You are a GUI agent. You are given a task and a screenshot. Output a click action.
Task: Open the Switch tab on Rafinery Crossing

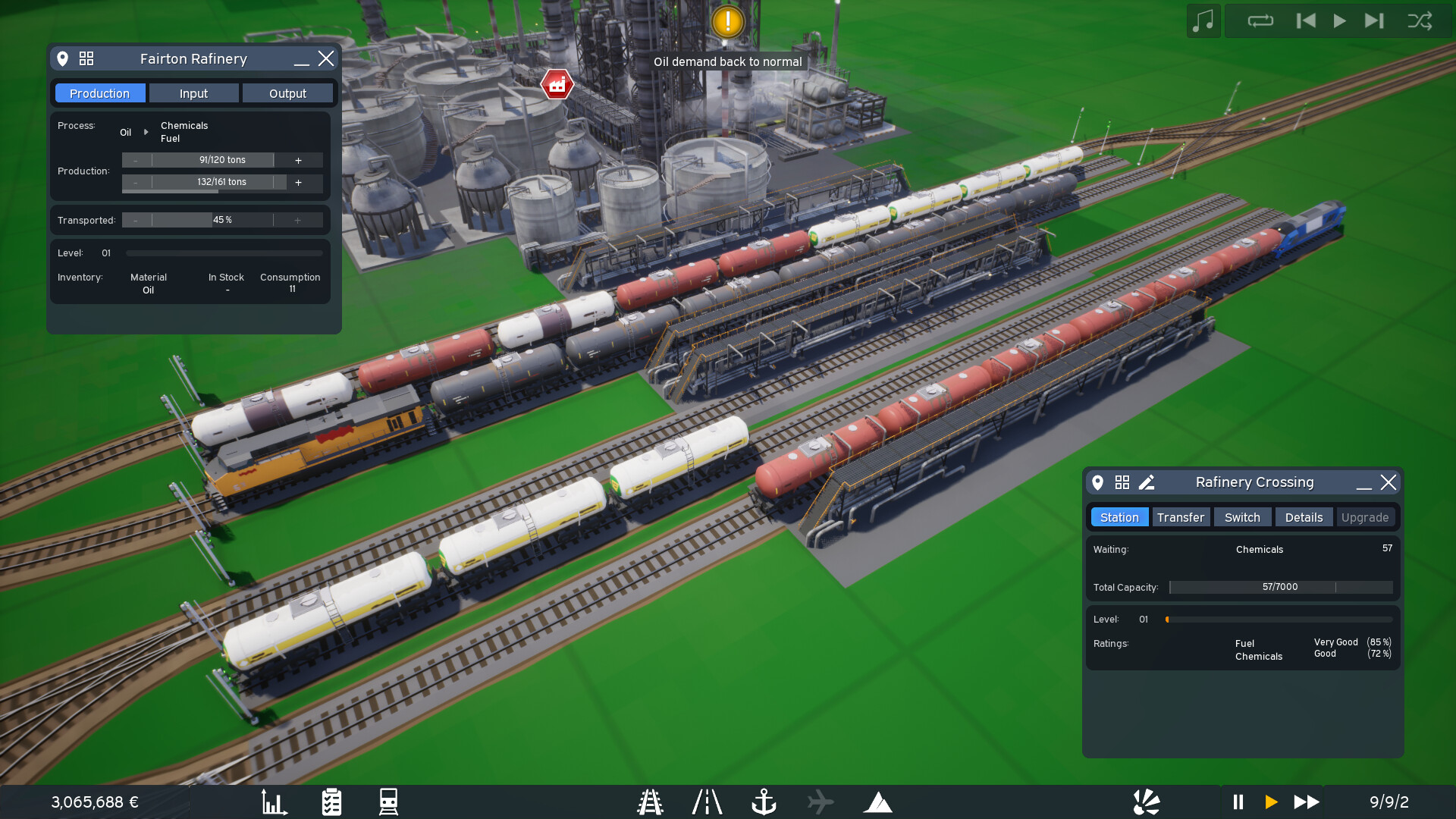pos(1242,516)
